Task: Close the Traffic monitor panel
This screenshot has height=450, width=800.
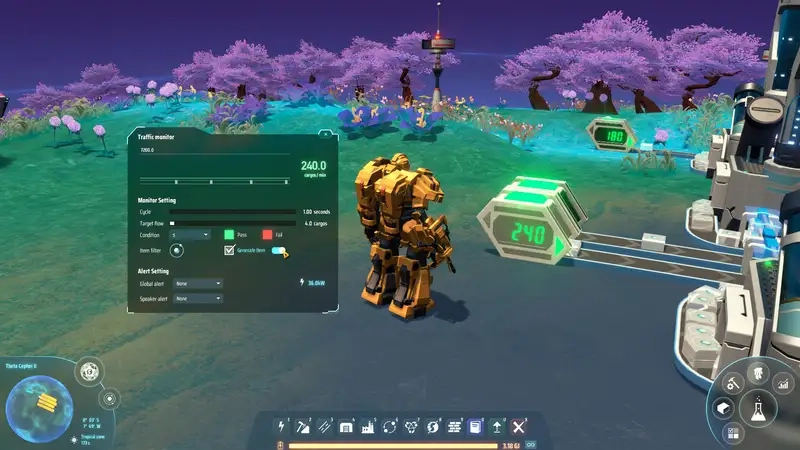Action: coord(323,135)
